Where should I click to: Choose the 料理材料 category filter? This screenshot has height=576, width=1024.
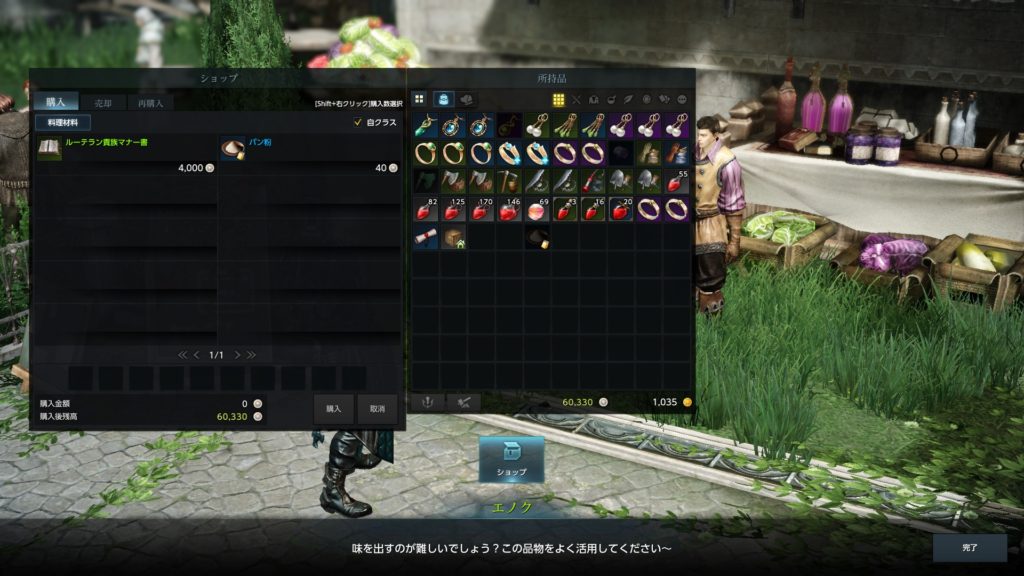pos(63,122)
